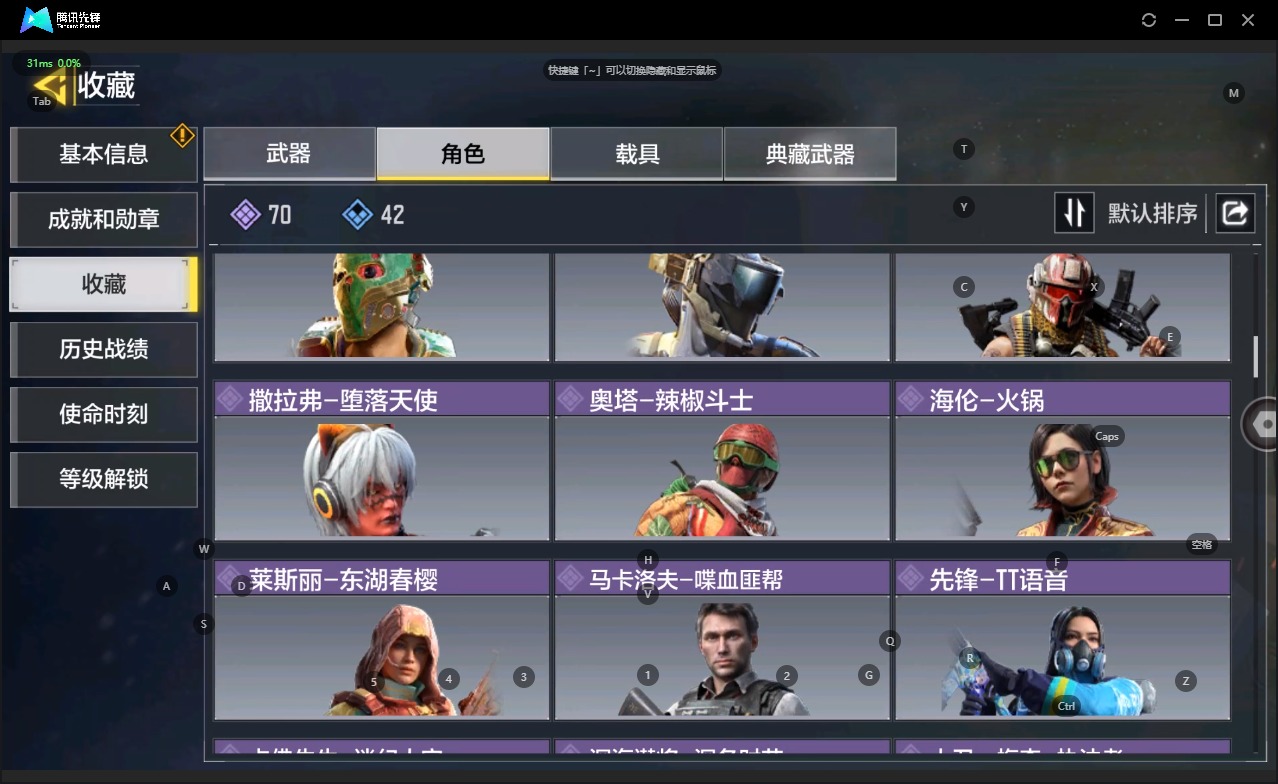Screen dimensions: 1278x784
Task: Open the 使命时刻 section
Action: 103,414
